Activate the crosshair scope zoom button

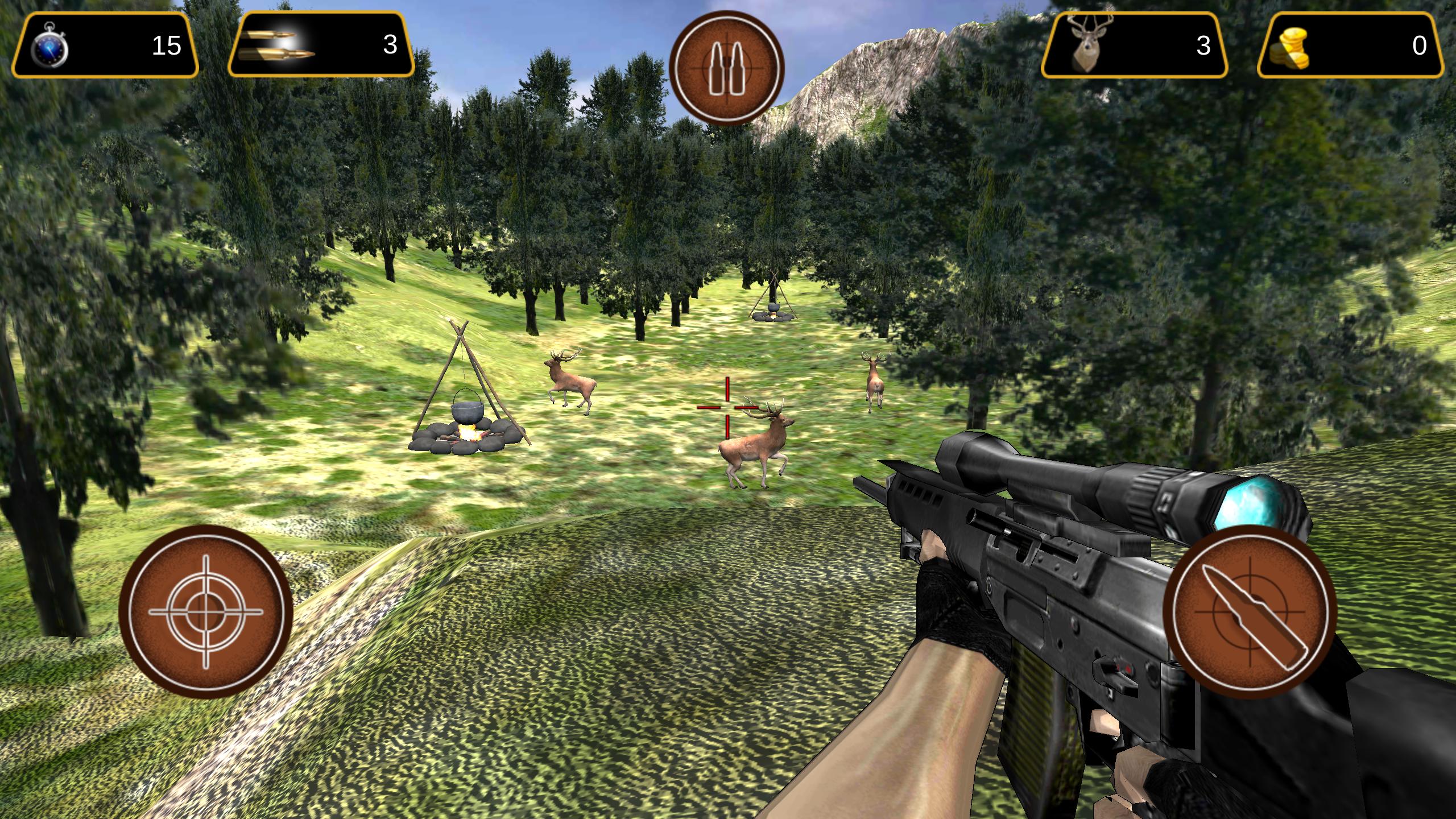(206, 612)
